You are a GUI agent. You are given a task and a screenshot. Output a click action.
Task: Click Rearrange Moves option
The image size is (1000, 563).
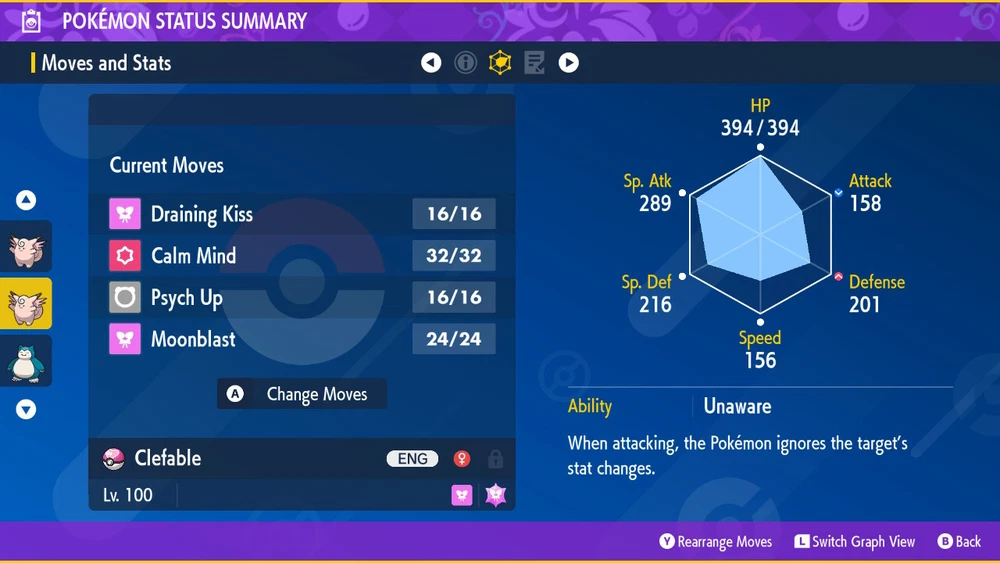coord(716,542)
